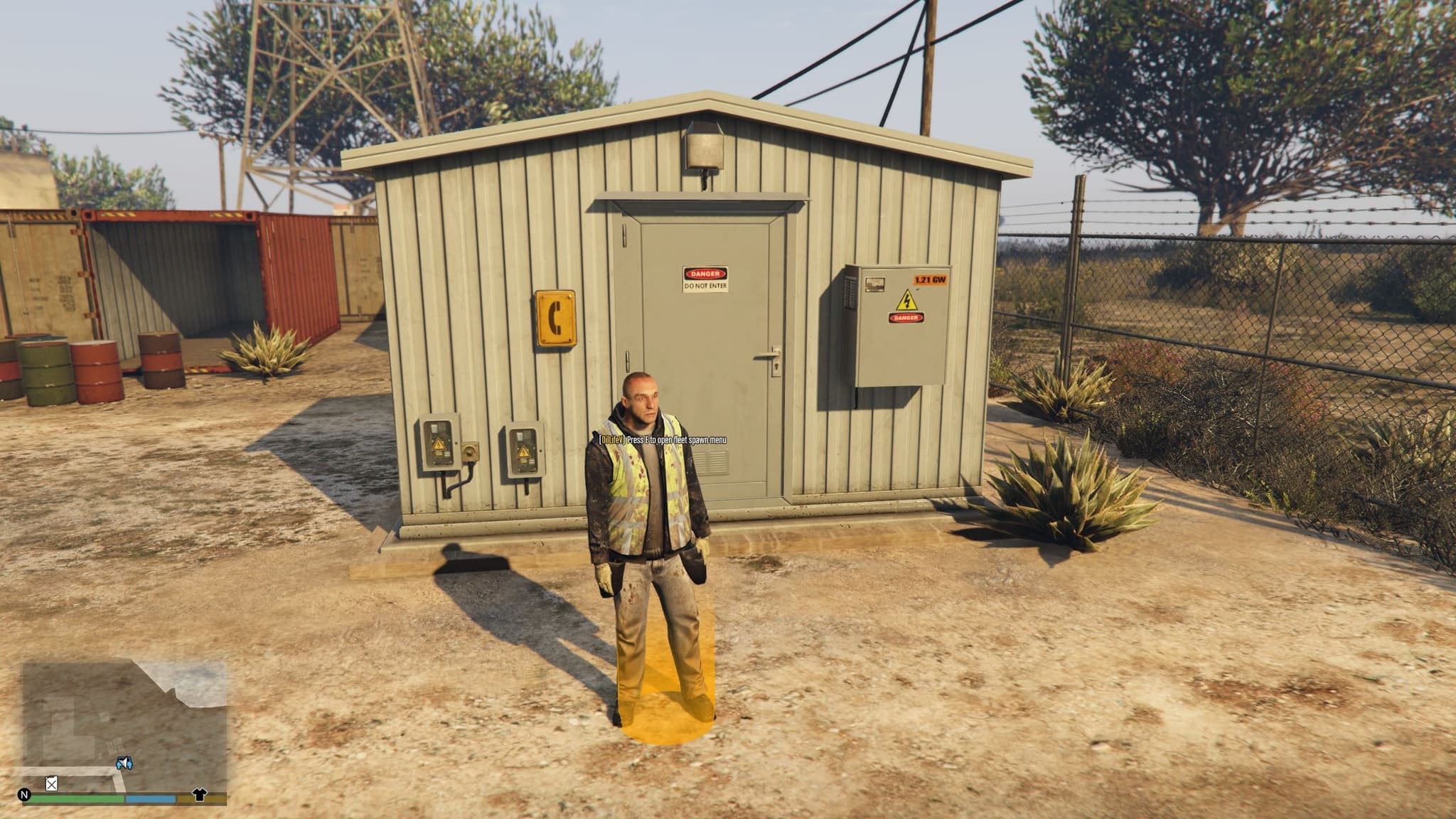Click the north compass N marker
Viewport: 1456px width, 819px height.
[25, 795]
